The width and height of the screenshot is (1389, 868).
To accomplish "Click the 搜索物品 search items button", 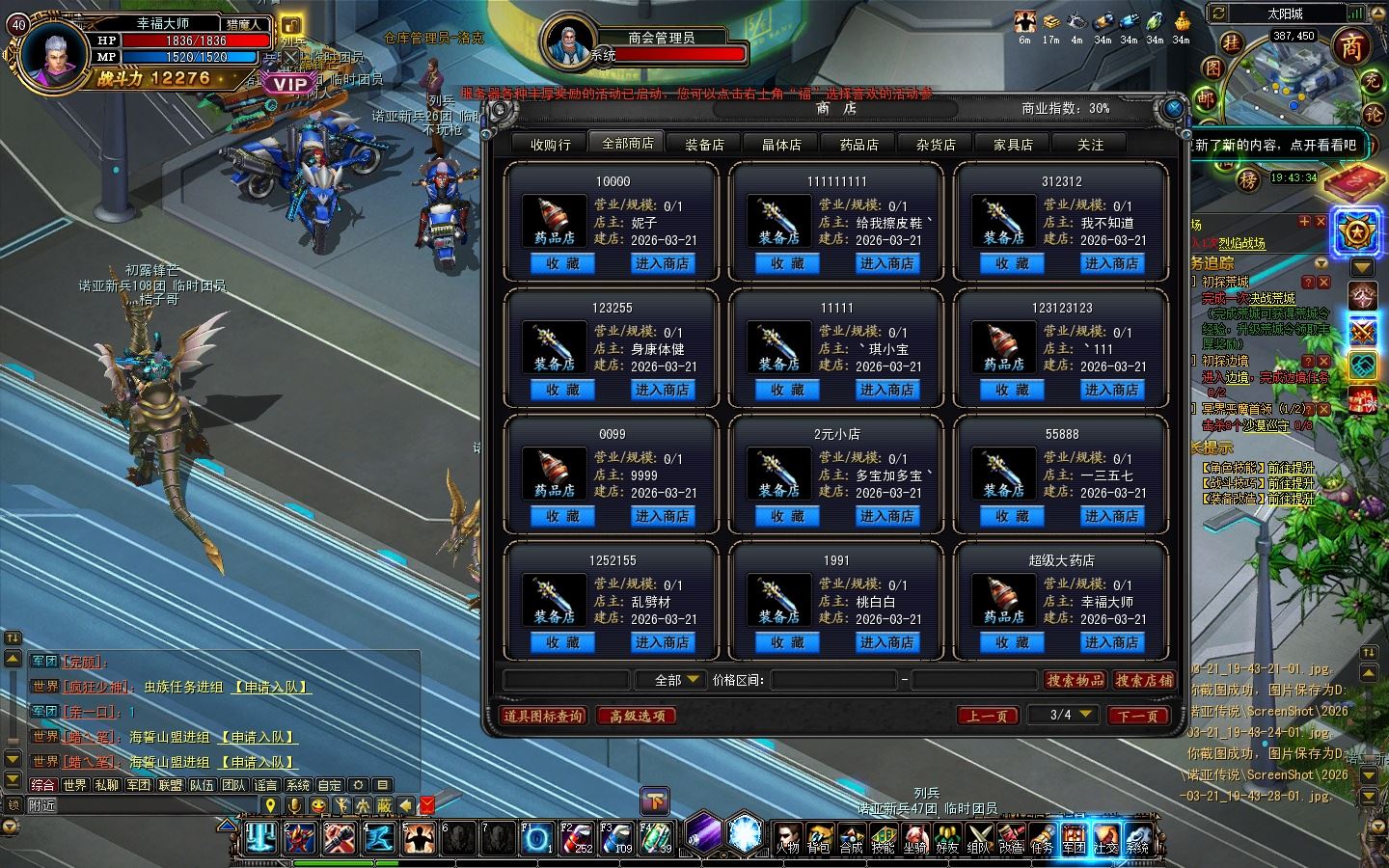I will [1076, 680].
